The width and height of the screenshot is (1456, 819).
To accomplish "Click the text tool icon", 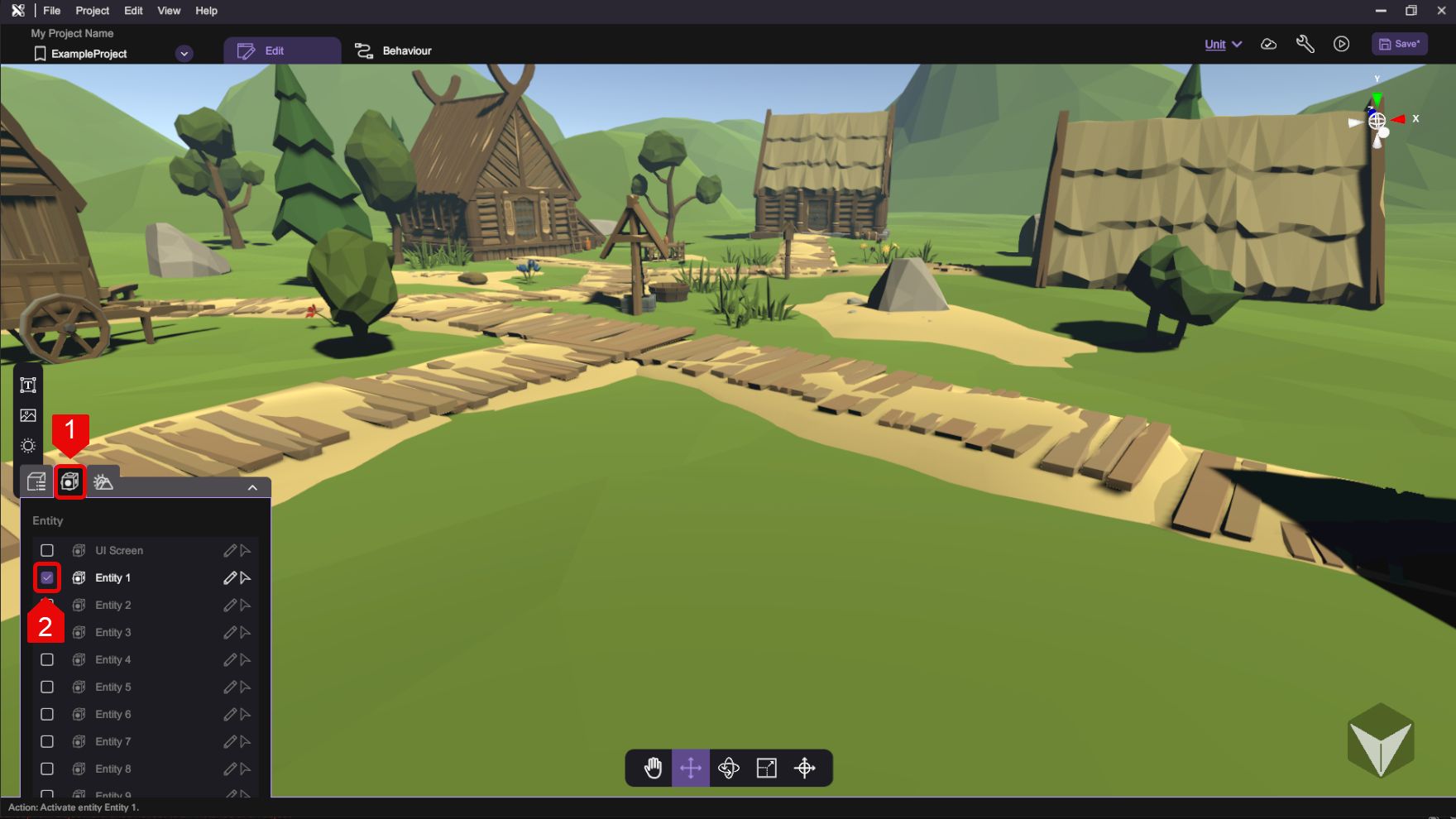I will click(28, 386).
